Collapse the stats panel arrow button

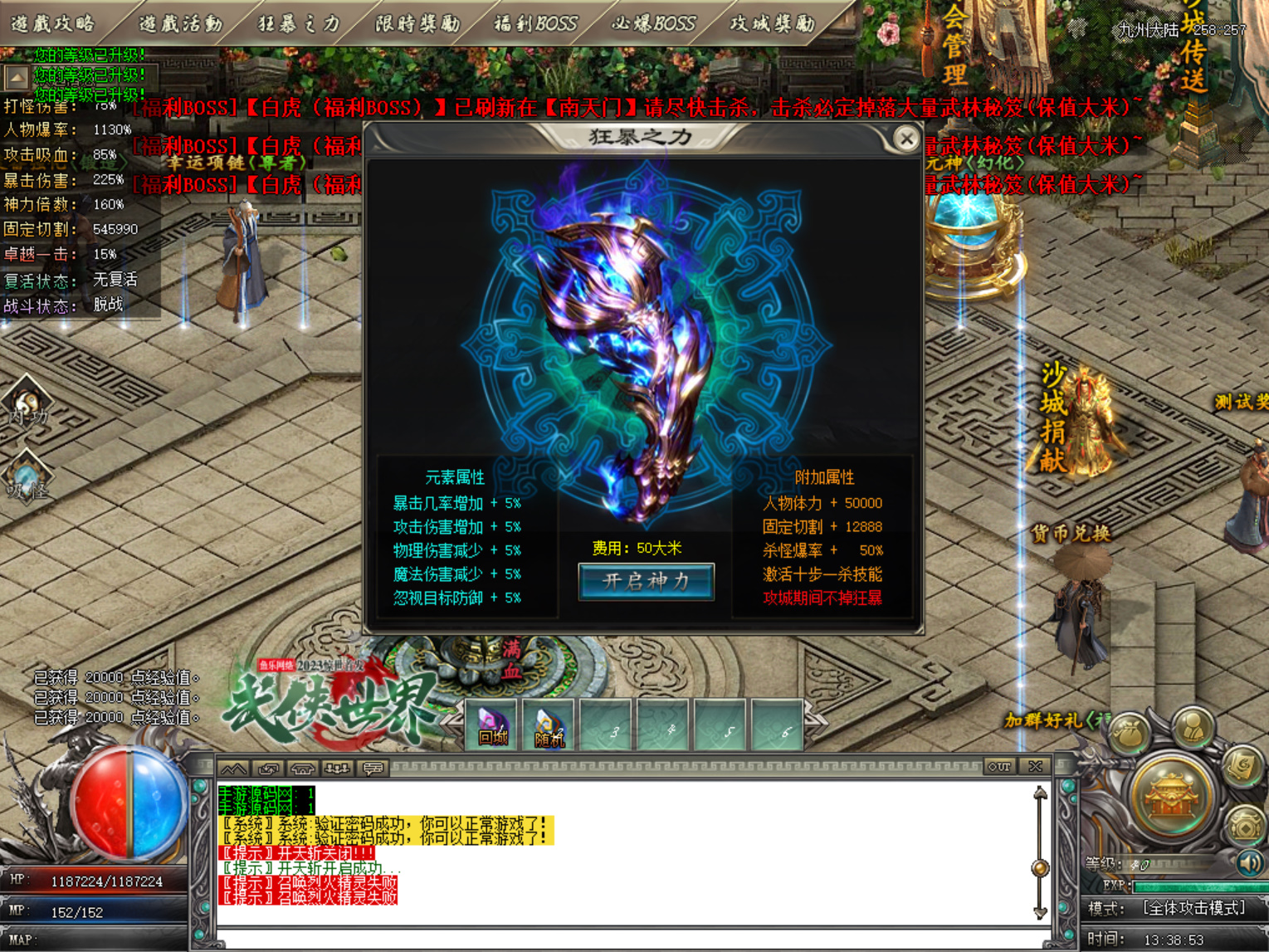(x=17, y=79)
